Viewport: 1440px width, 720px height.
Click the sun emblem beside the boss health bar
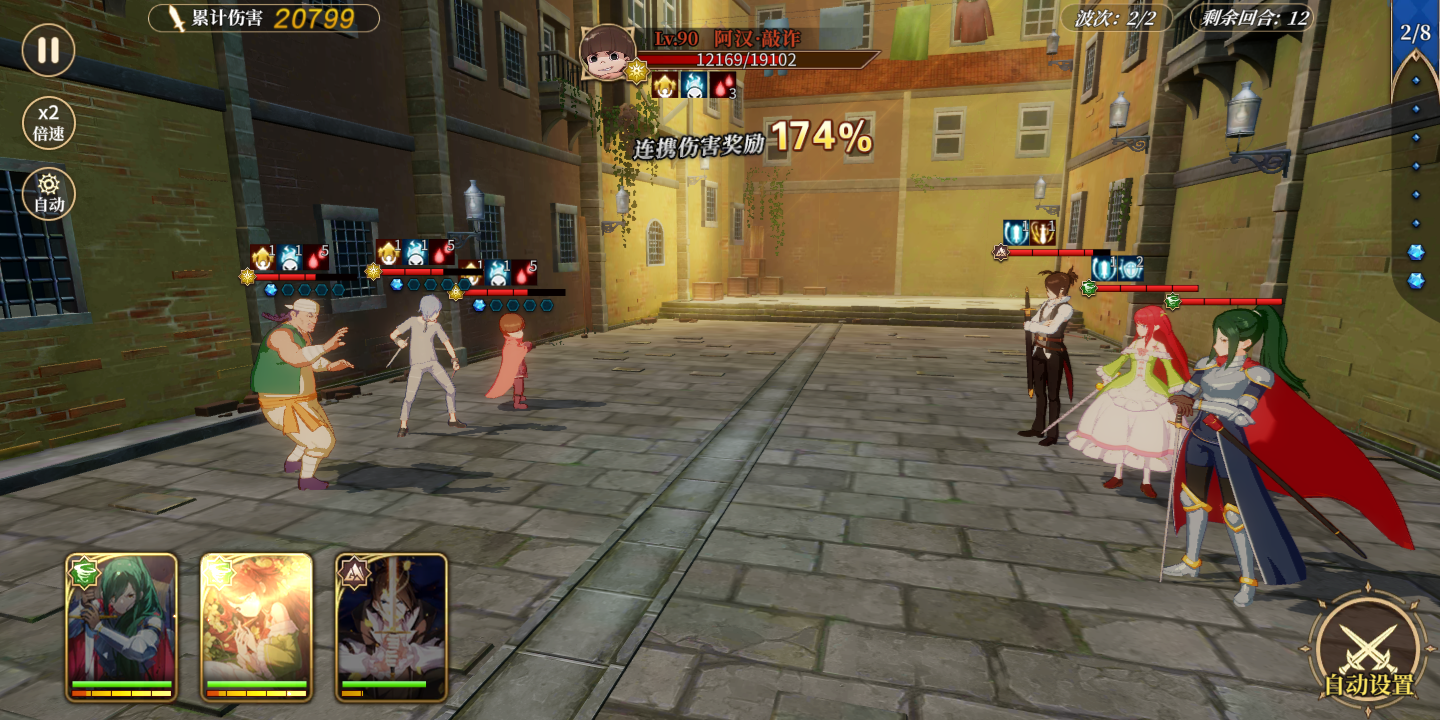636,71
